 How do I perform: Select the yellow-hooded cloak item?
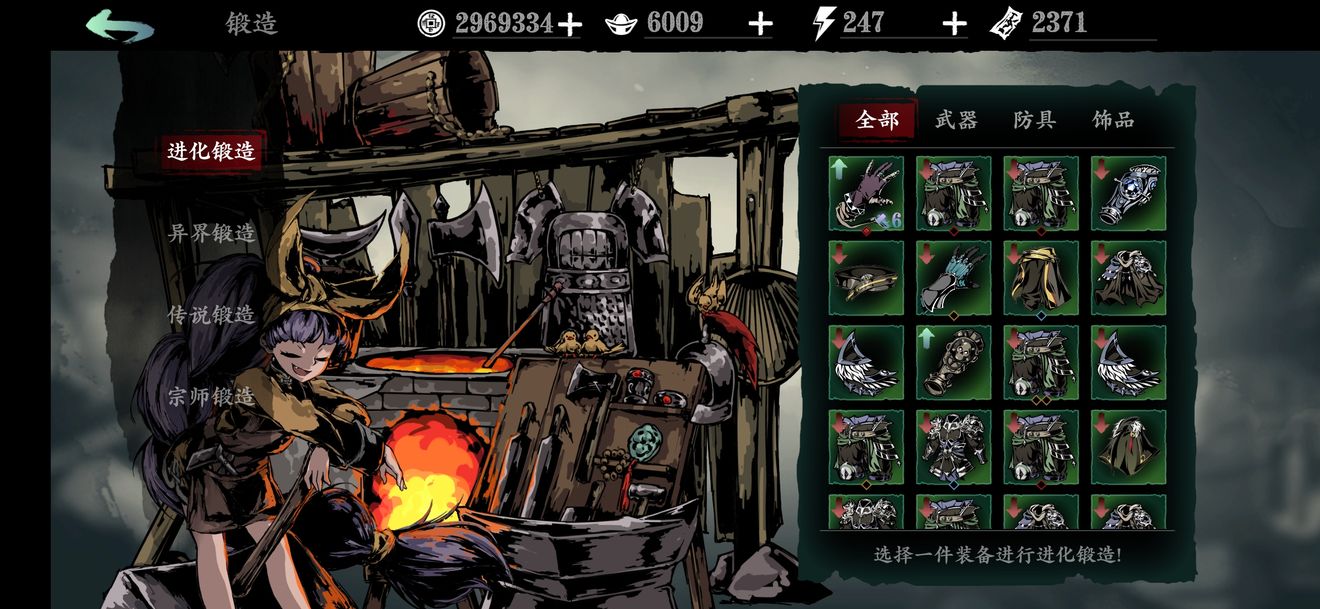[1041, 278]
